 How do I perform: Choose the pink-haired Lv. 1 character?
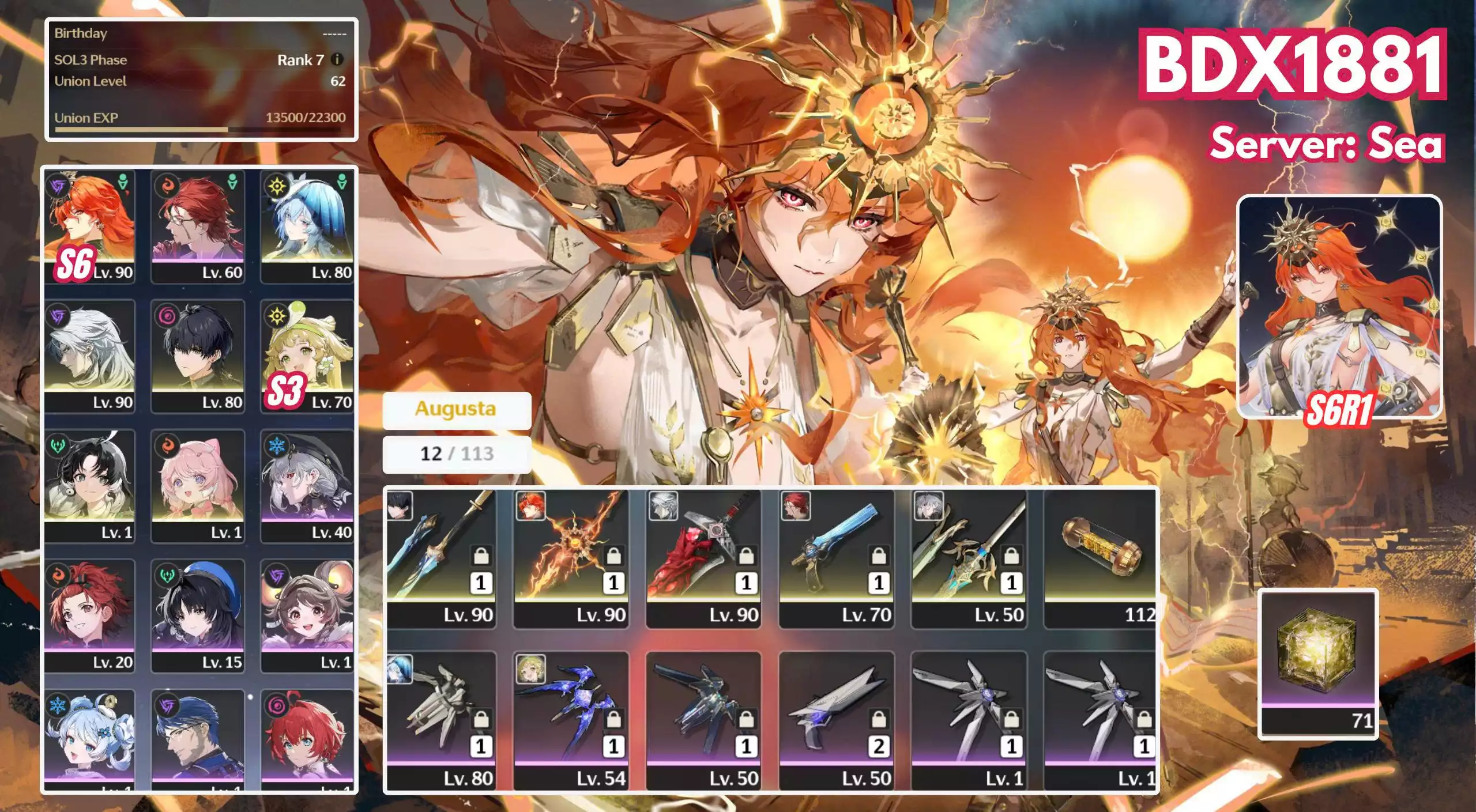click(x=198, y=486)
